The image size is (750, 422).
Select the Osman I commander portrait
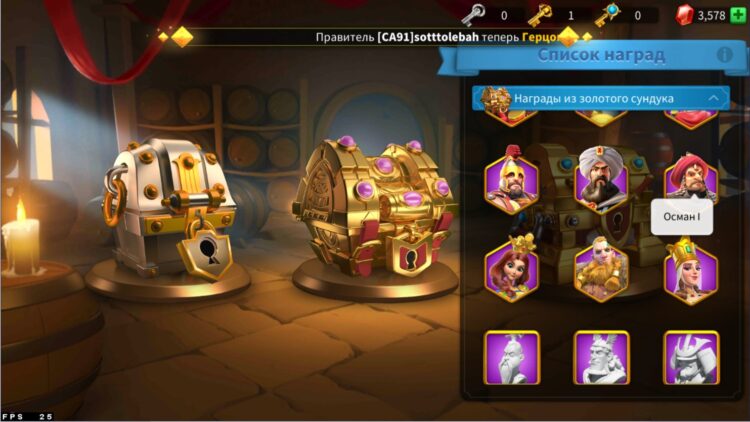[691, 176]
